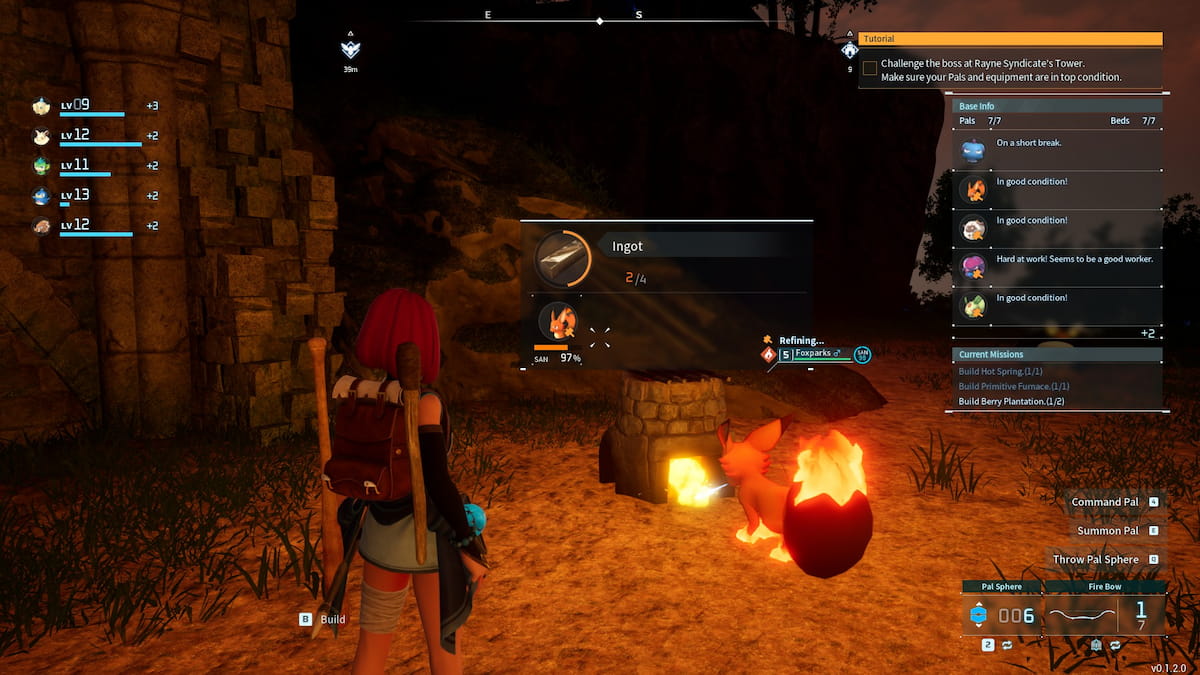Click the 39m compass waypoint marker
The image size is (1200, 675).
click(349, 49)
